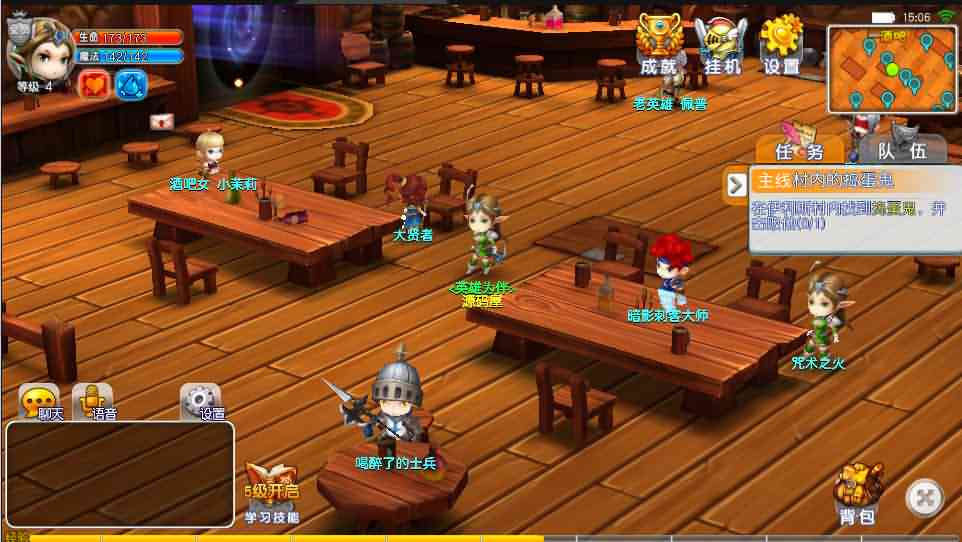Viewport: 962px width, 542px height.
Task: Tap the round arrows button beside the backpack
Action: pos(925,497)
